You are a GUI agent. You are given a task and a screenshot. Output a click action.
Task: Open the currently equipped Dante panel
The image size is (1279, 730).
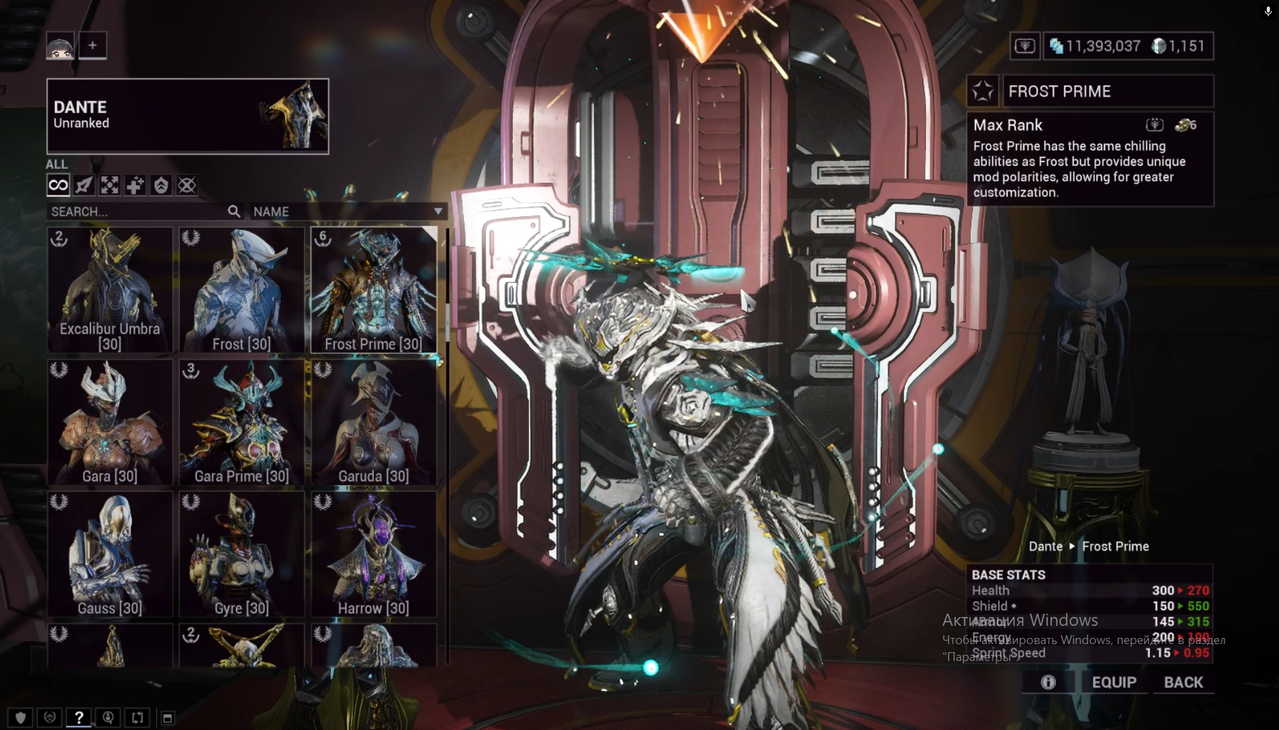tap(188, 116)
